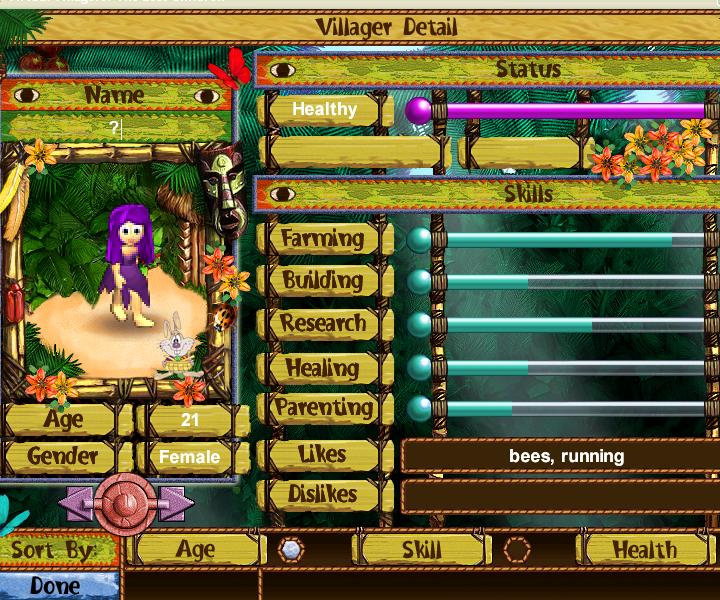Viewport: 720px width, 600px height.
Task: Sort villagers by Age
Action: pyautogui.click(x=196, y=549)
